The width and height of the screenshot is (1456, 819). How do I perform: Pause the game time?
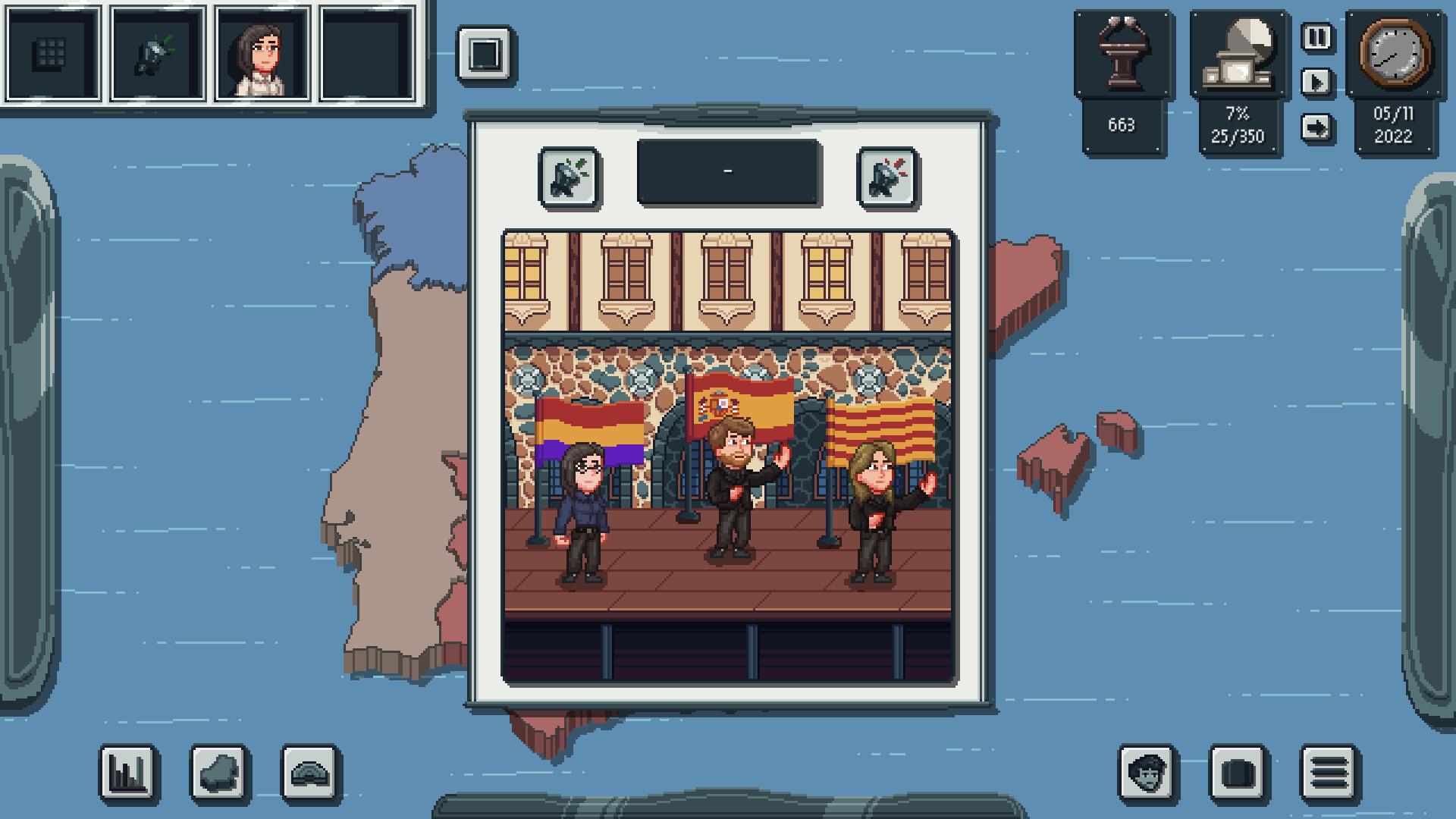click(x=1317, y=37)
